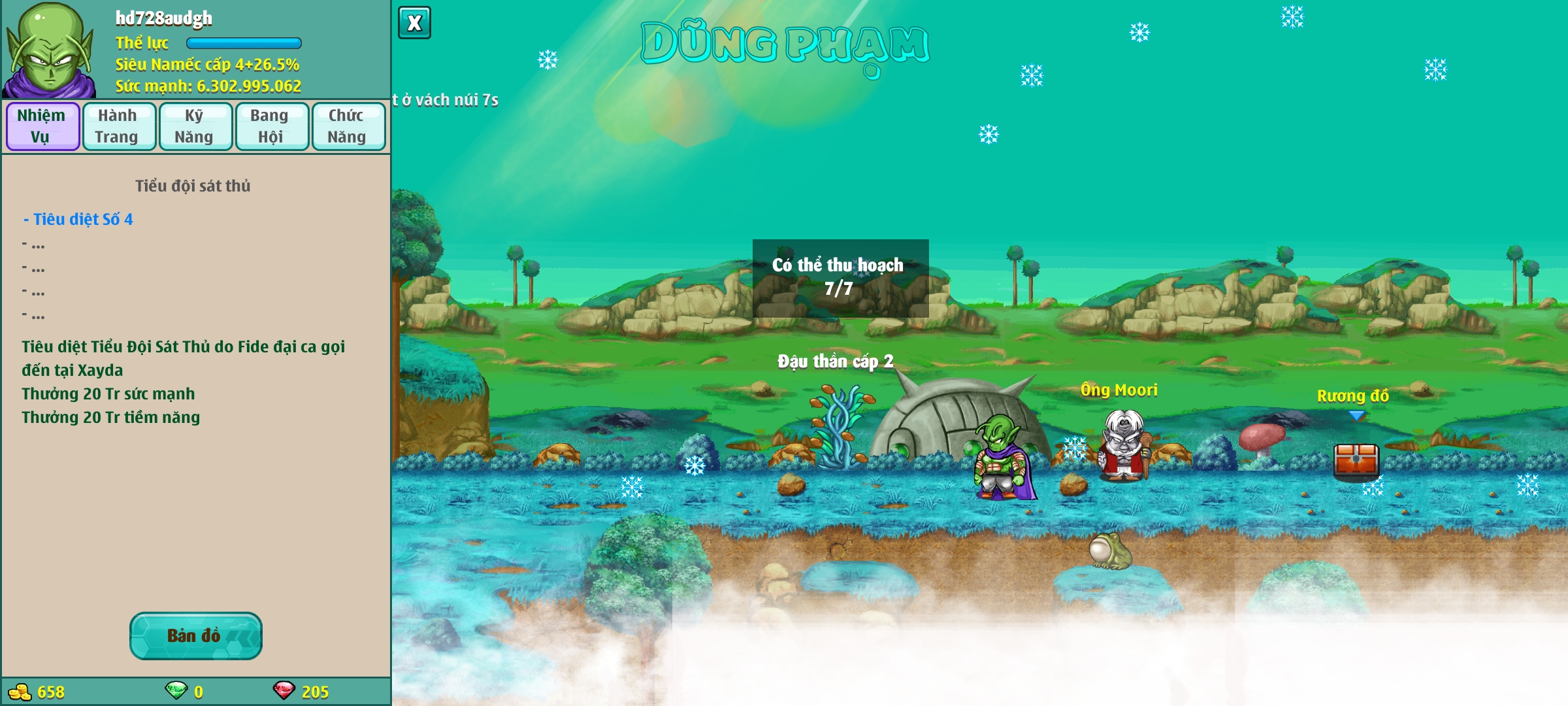Image resolution: width=1568 pixels, height=706 pixels.
Task: Go to the Chức Năng tab
Action: click(348, 126)
